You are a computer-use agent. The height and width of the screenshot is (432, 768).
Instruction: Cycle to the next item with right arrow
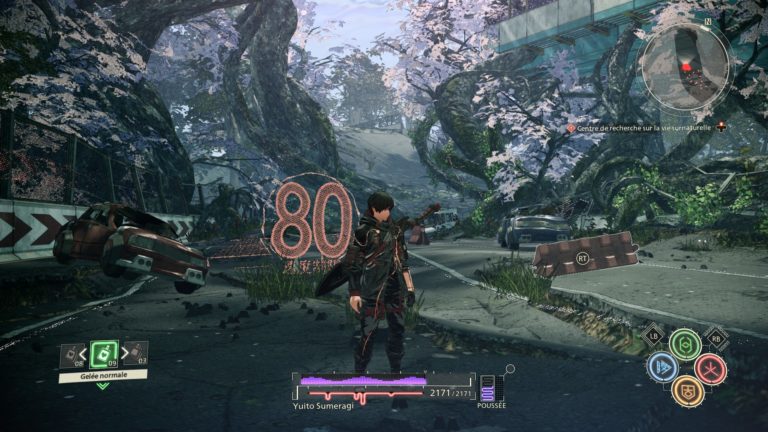[x=125, y=353]
